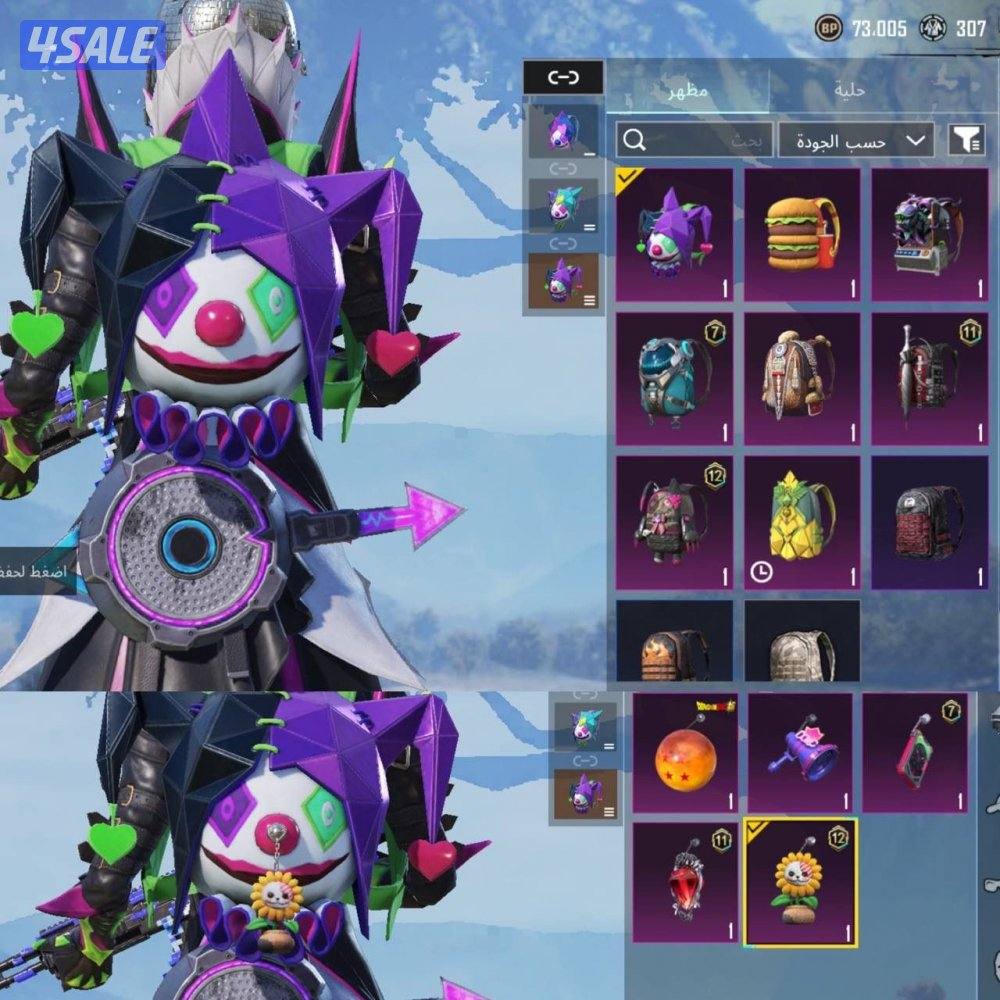Toggle the link chain button above presets
This screenshot has width=1000, height=1000.
pos(563,77)
